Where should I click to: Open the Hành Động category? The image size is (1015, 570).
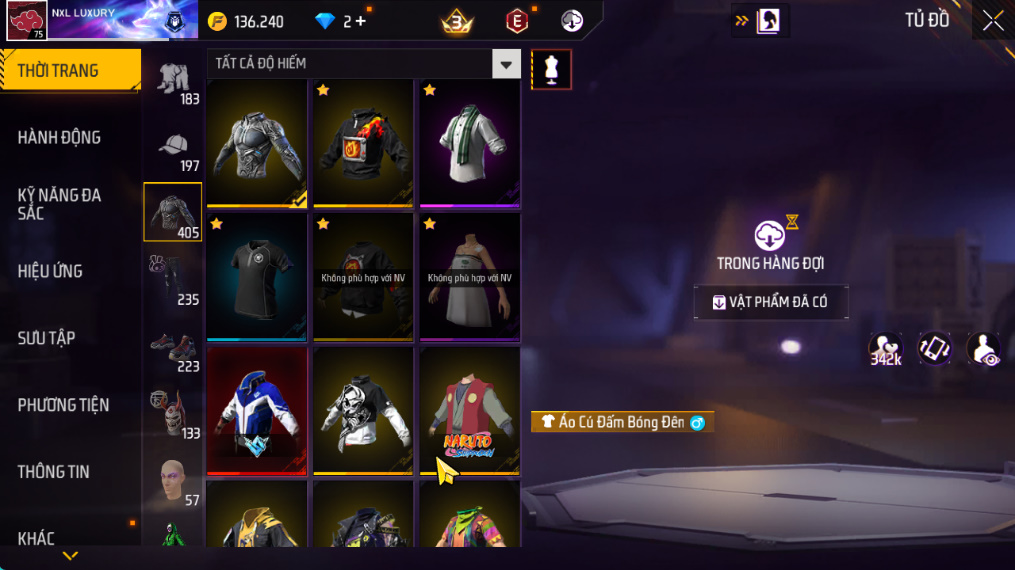[x=60, y=137]
